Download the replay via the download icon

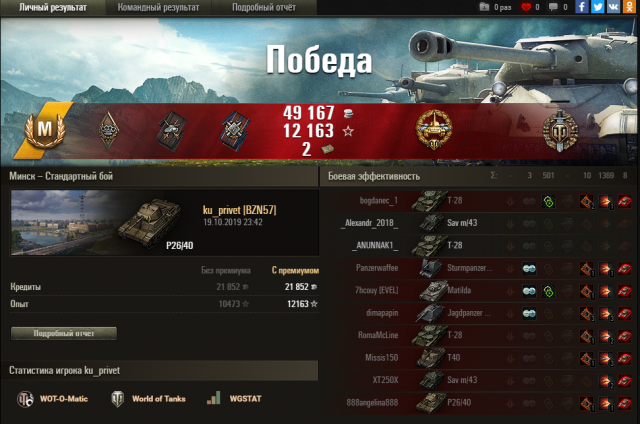[x=486, y=7]
